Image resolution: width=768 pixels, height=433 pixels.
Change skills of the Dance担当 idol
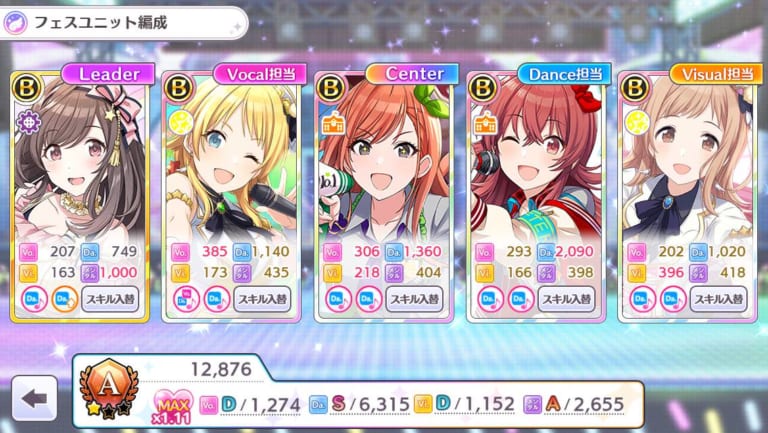(568, 298)
